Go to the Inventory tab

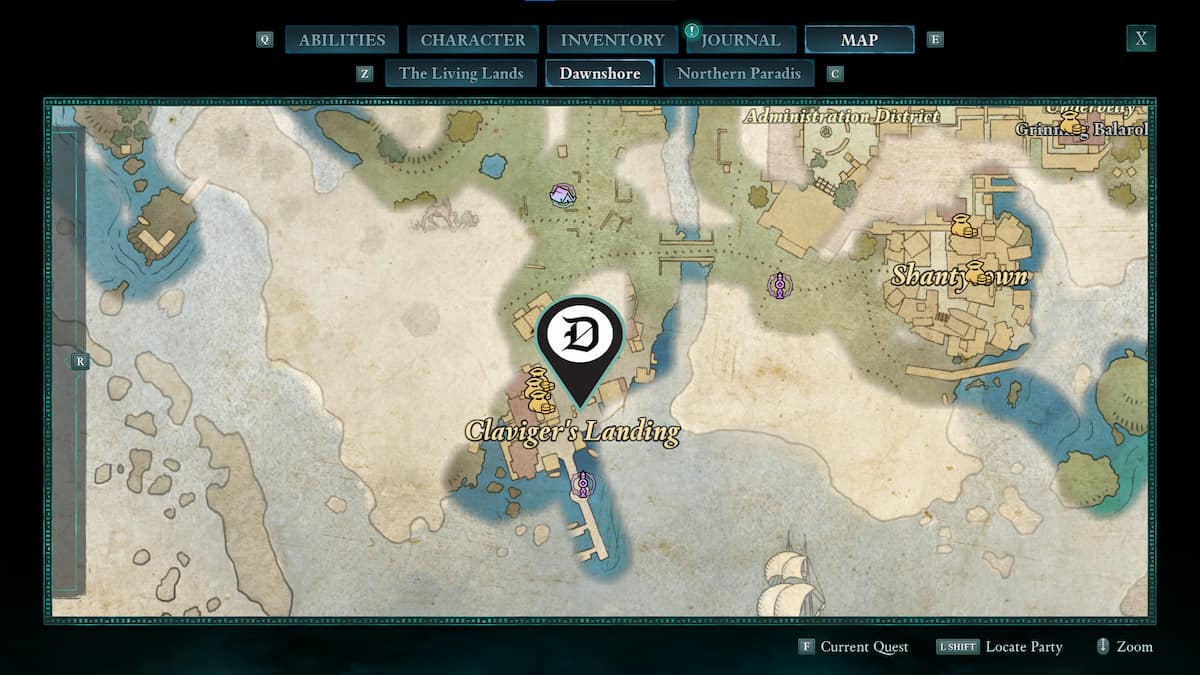[x=612, y=40]
